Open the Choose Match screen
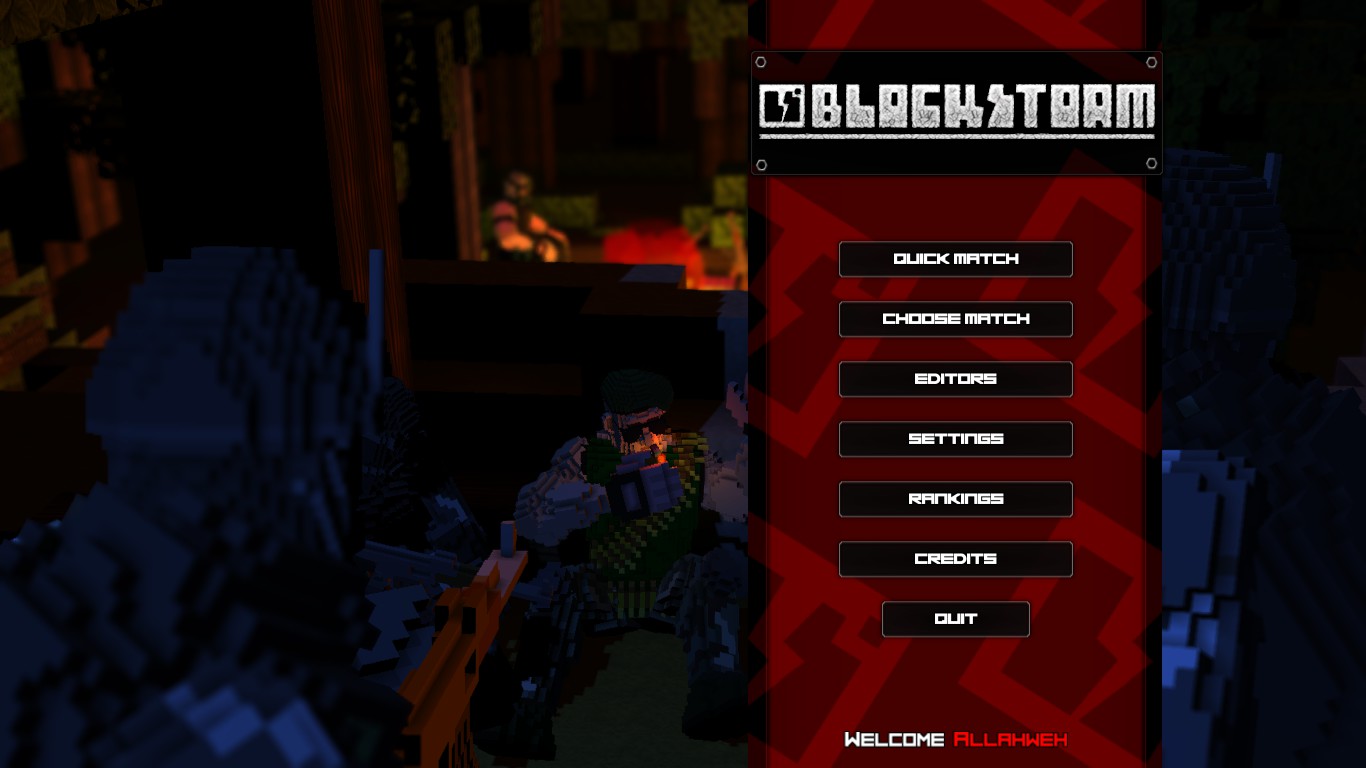The height and width of the screenshot is (768, 1366). pyautogui.click(x=955, y=319)
